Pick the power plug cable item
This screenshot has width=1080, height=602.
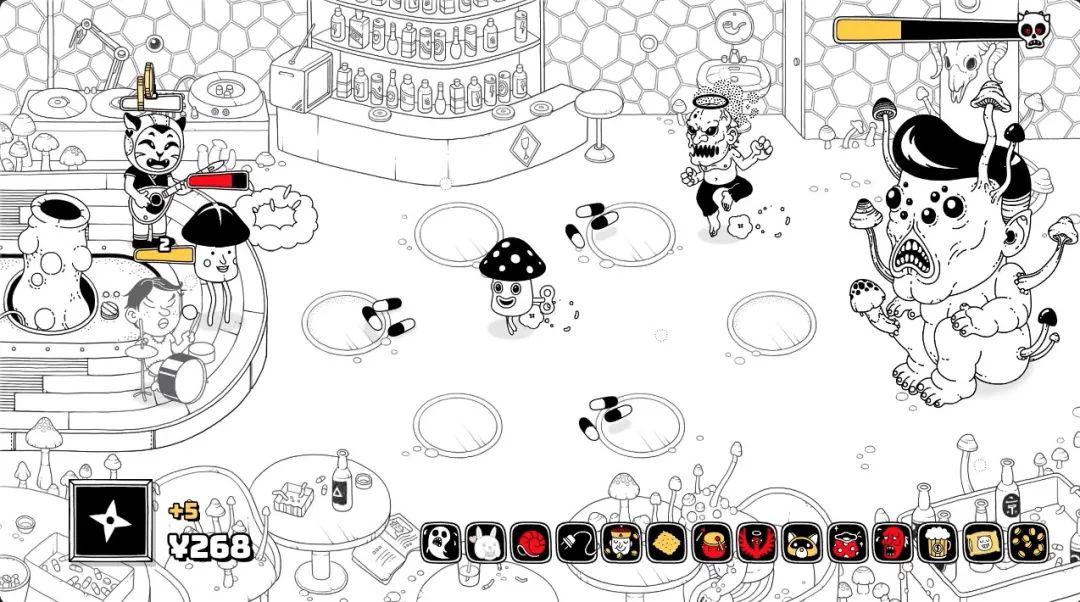[x=576, y=543]
